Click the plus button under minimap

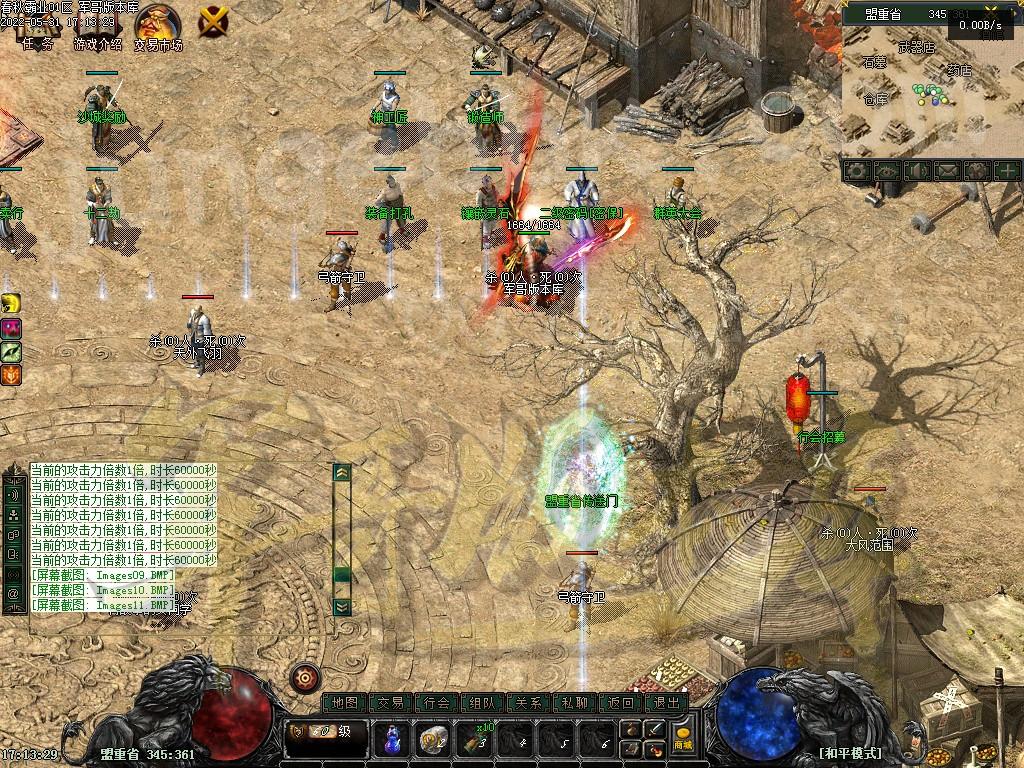[1006, 171]
